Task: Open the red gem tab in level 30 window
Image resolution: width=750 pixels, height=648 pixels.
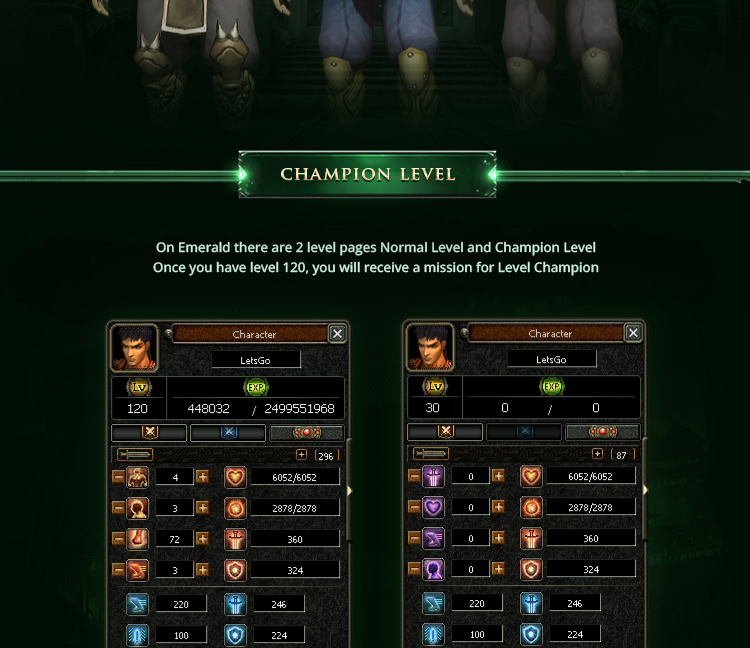Action: [602, 432]
